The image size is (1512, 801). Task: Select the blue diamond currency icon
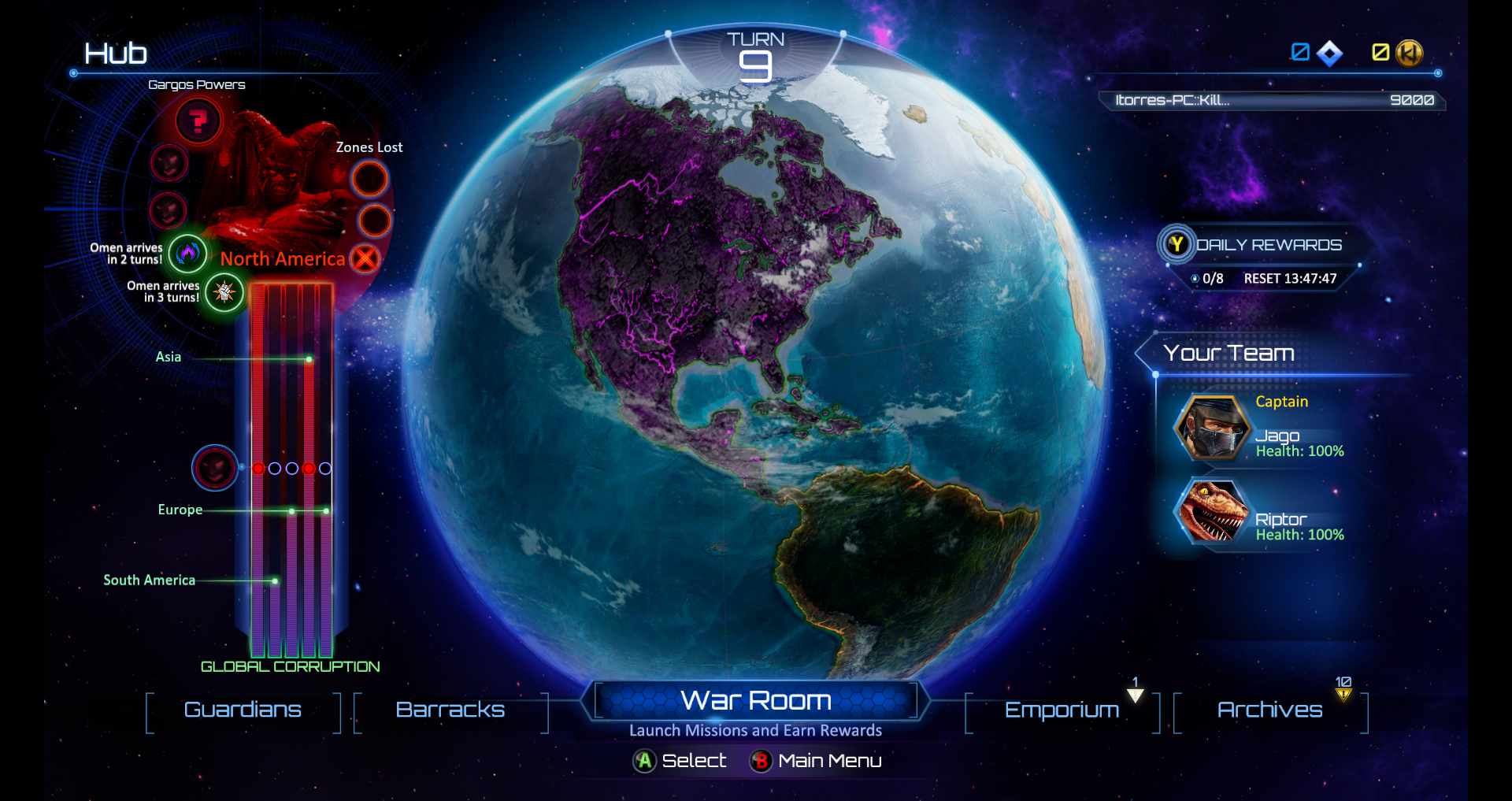click(x=1330, y=53)
